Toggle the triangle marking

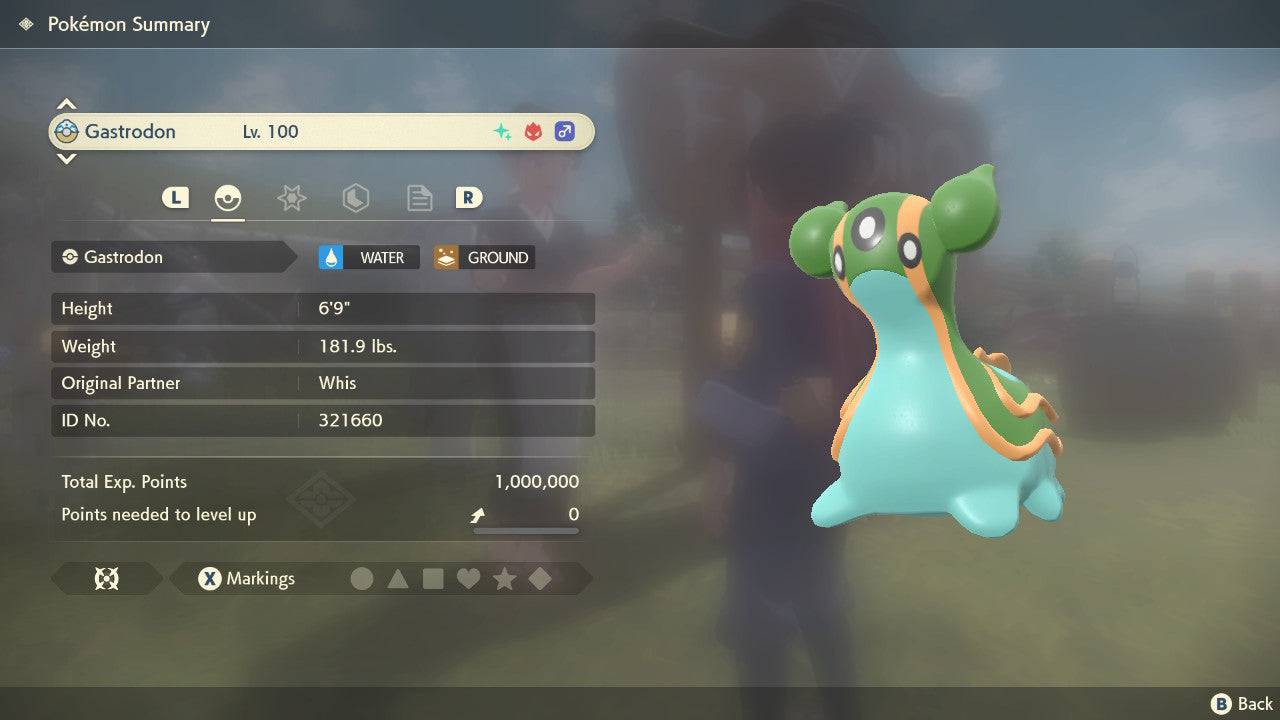pos(398,579)
